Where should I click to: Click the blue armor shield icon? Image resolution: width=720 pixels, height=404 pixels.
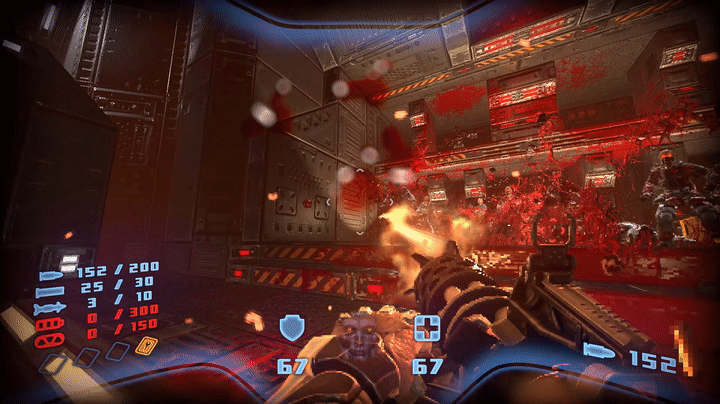pyautogui.click(x=292, y=327)
